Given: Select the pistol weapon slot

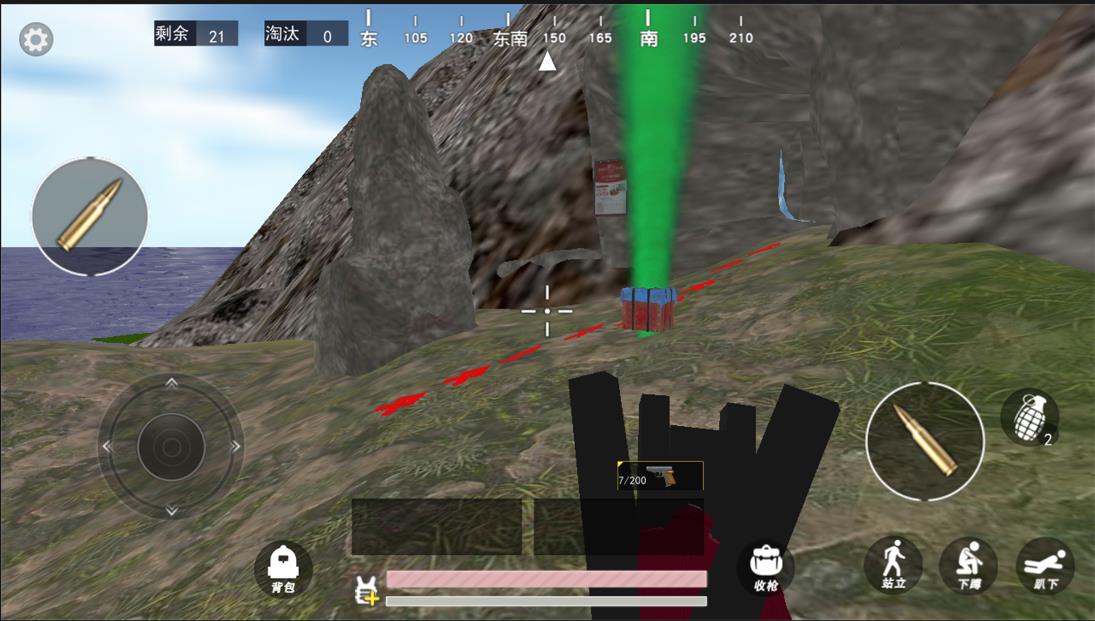Looking at the screenshot, I should 660,476.
